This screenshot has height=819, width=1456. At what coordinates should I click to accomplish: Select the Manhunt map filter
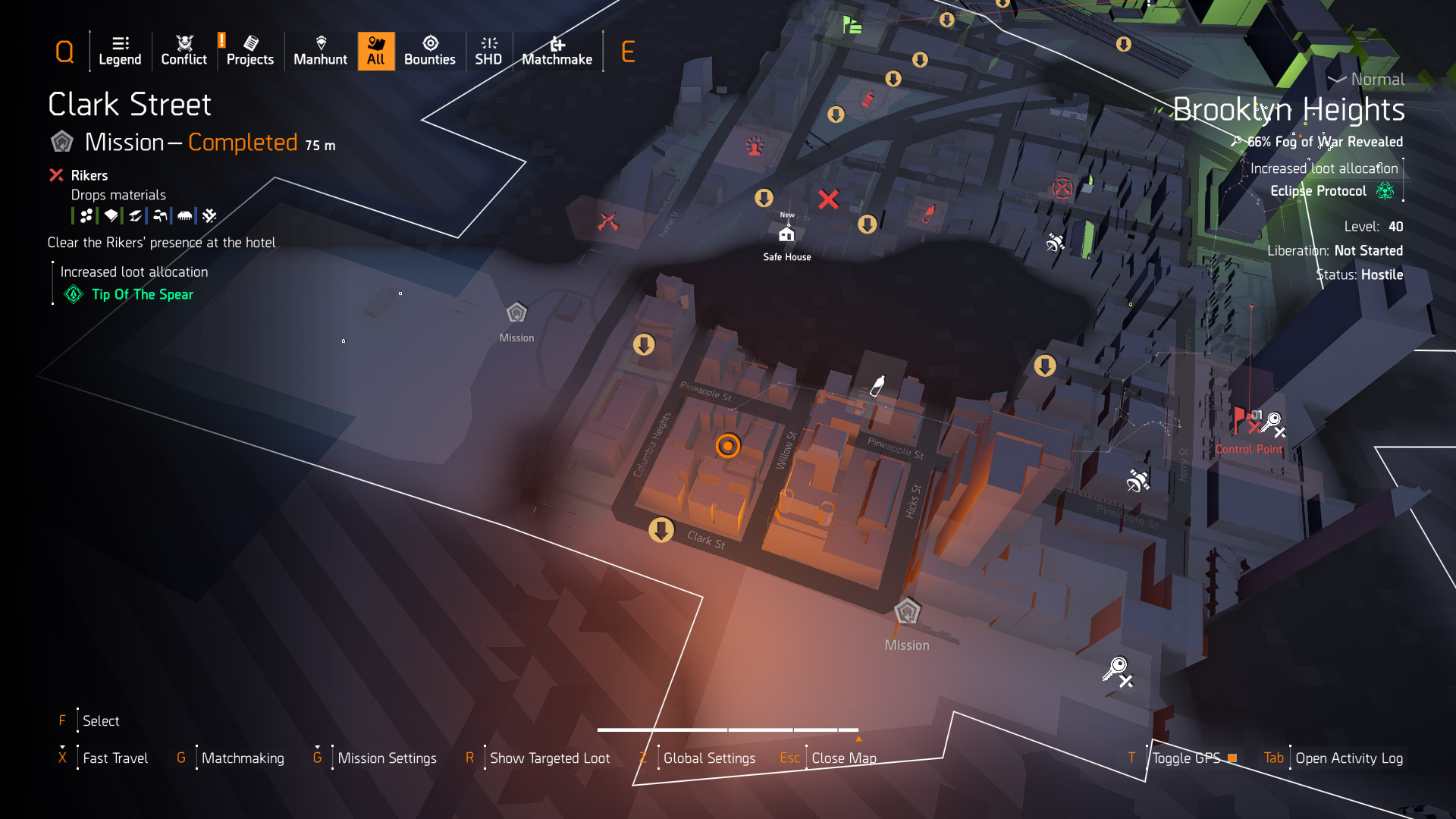(320, 52)
